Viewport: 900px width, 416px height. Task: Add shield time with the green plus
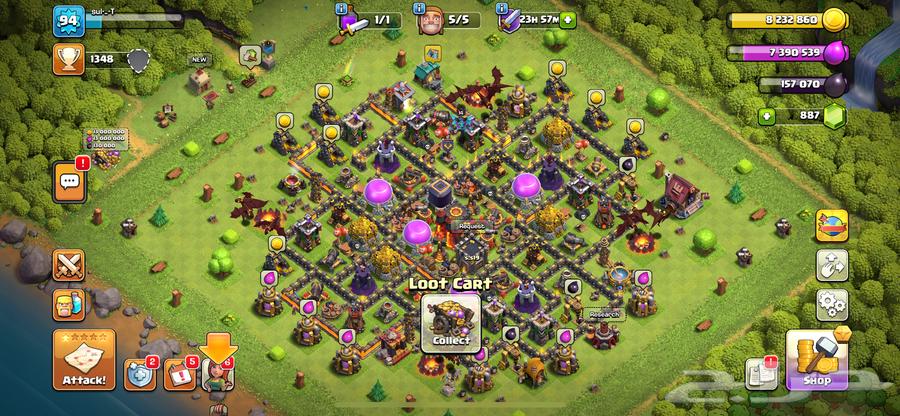(569, 19)
